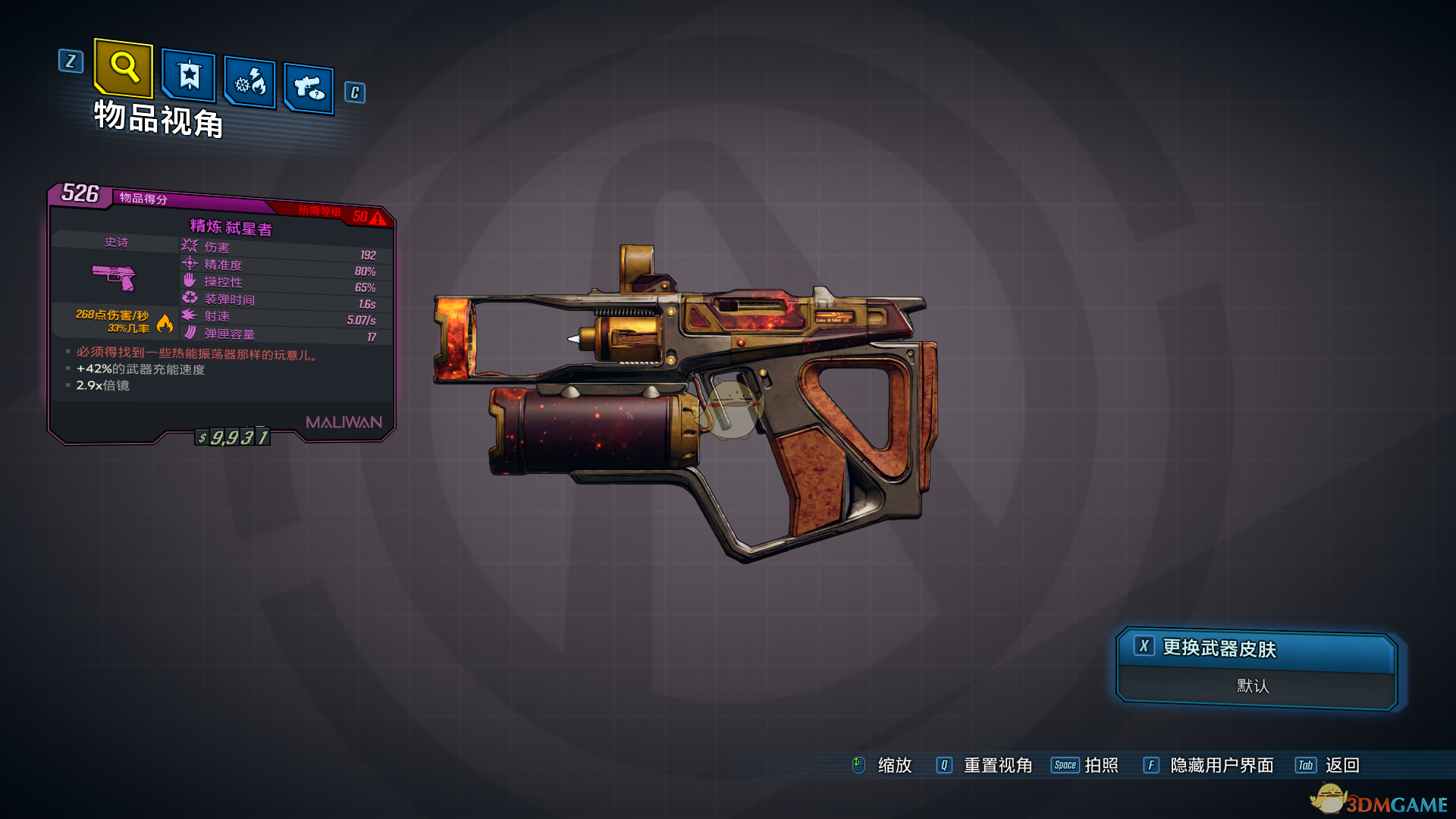
Task: Choose the 默认 default skin option
Action: (x=1253, y=686)
